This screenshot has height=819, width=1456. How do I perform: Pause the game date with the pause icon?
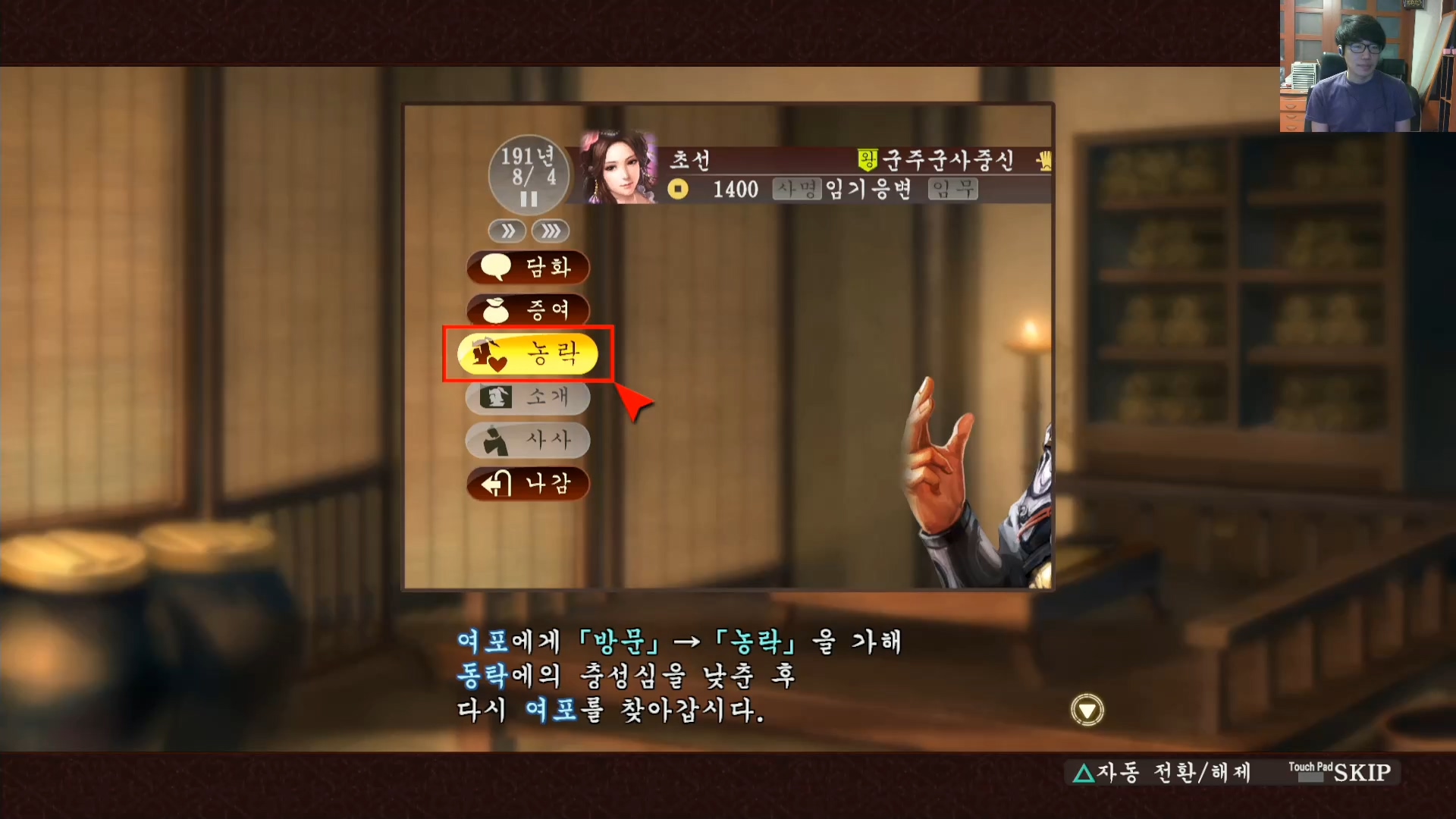pyautogui.click(x=529, y=199)
